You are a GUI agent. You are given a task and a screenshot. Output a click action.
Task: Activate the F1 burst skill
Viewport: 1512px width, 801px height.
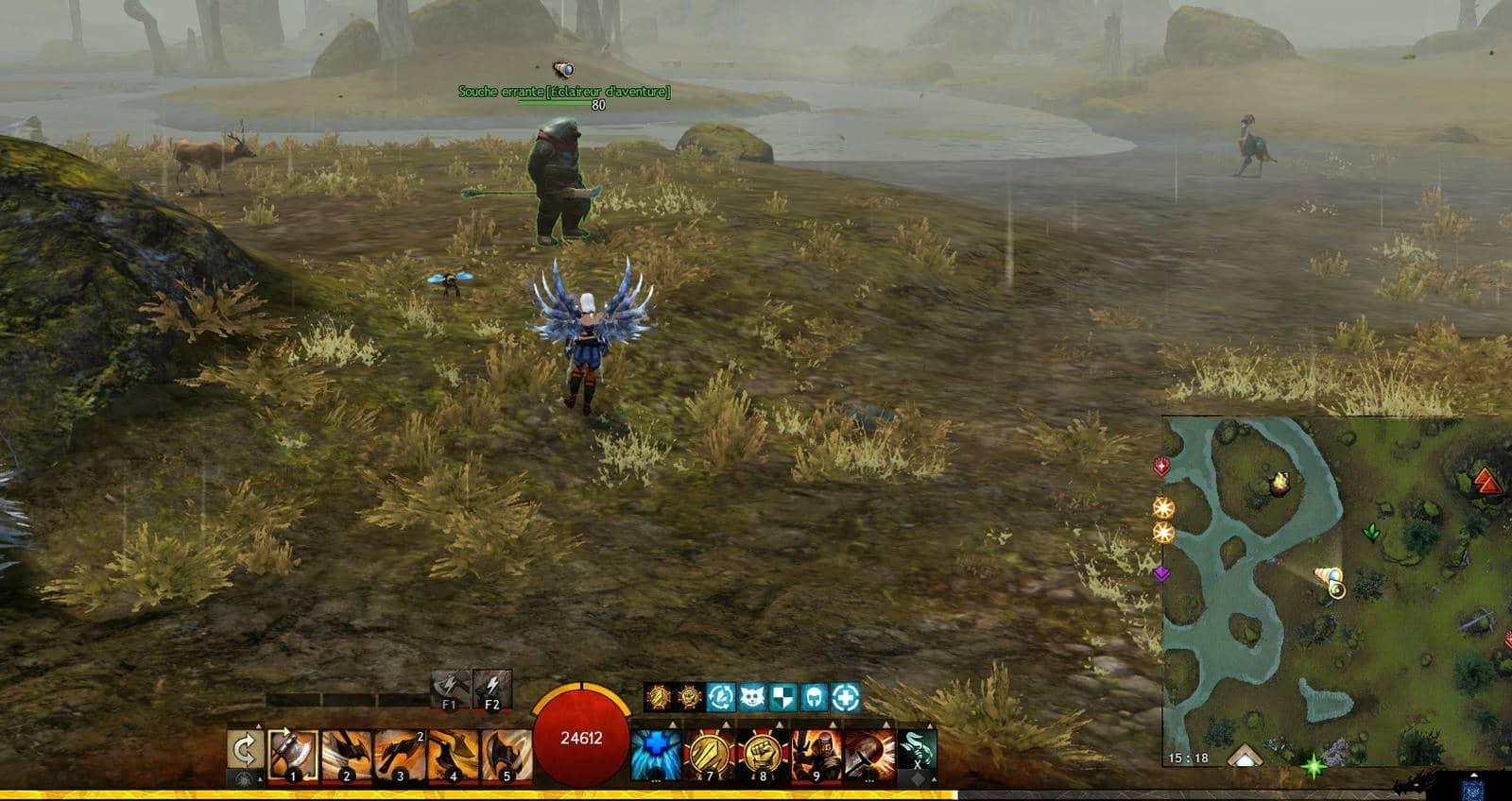pos(449,690)
